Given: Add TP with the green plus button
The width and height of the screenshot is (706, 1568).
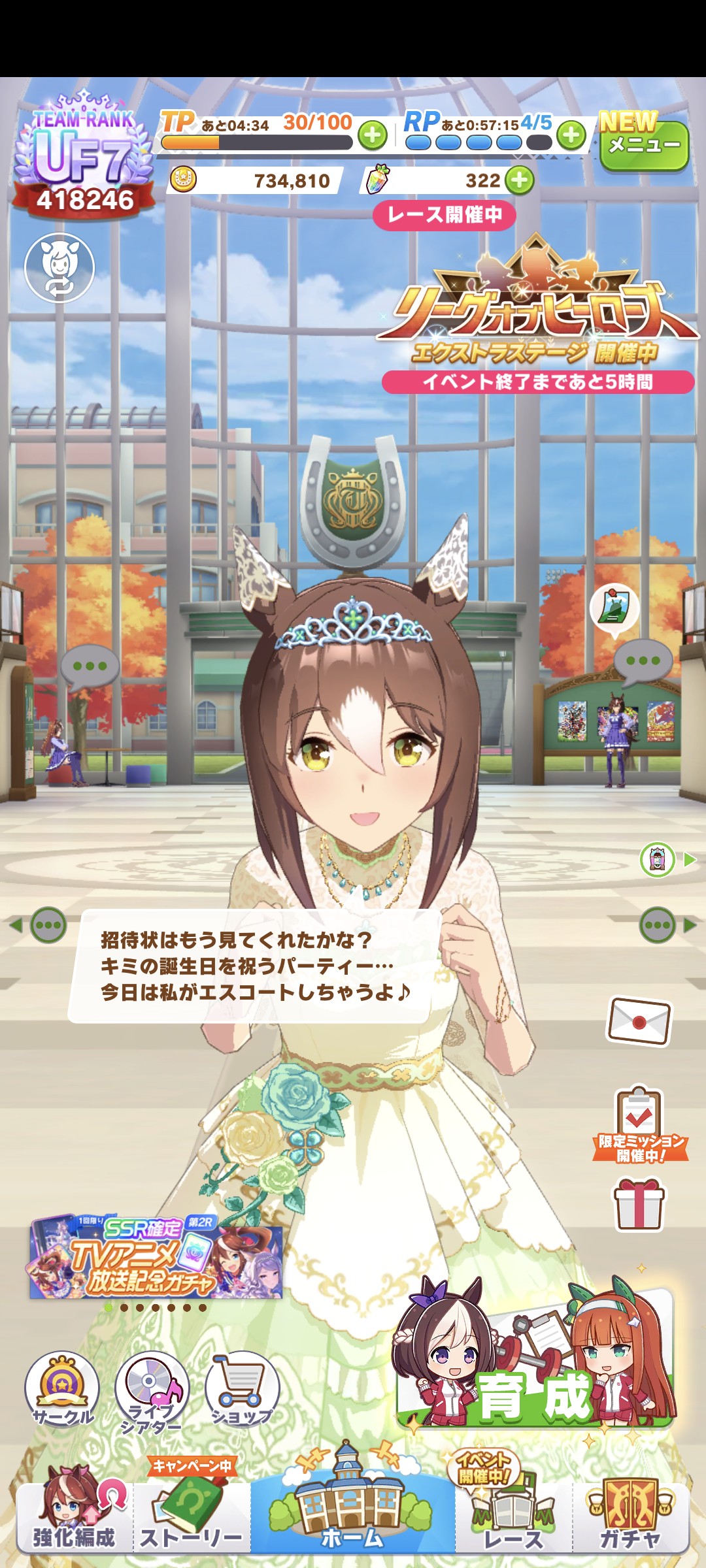Looking at the screenshot, I should click(x=373, y=135).
